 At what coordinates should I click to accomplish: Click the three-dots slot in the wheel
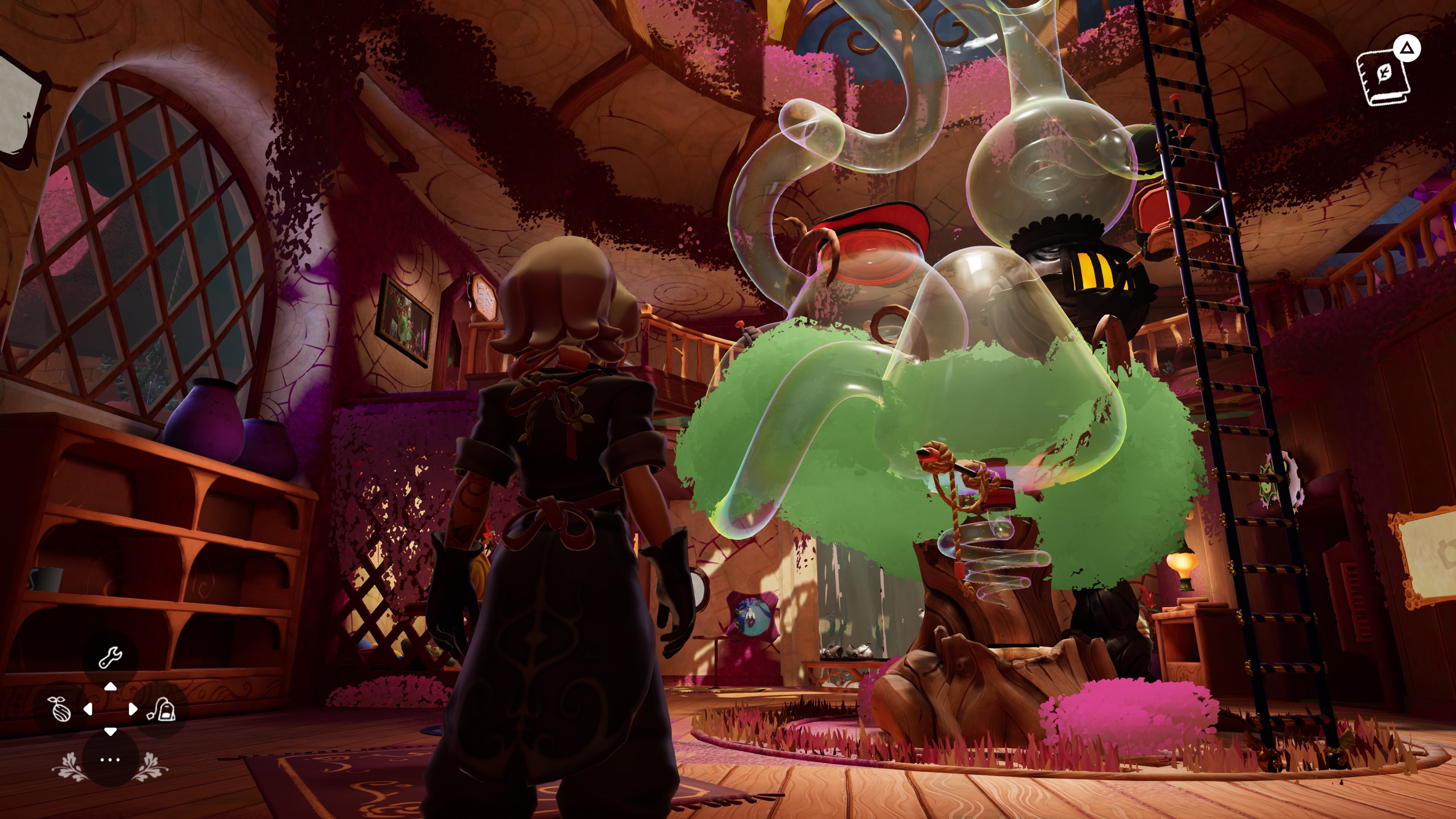tap(110, 759)
